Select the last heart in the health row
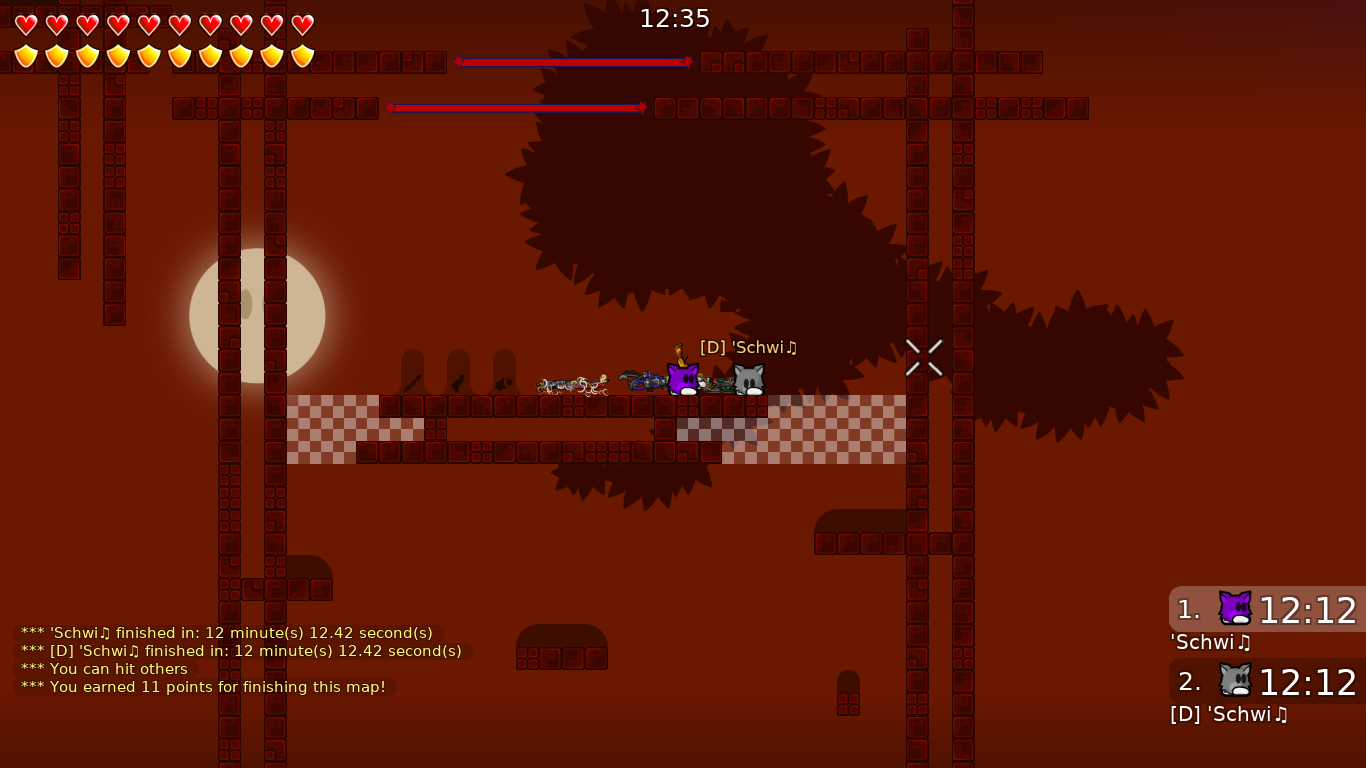 (302, 24)
